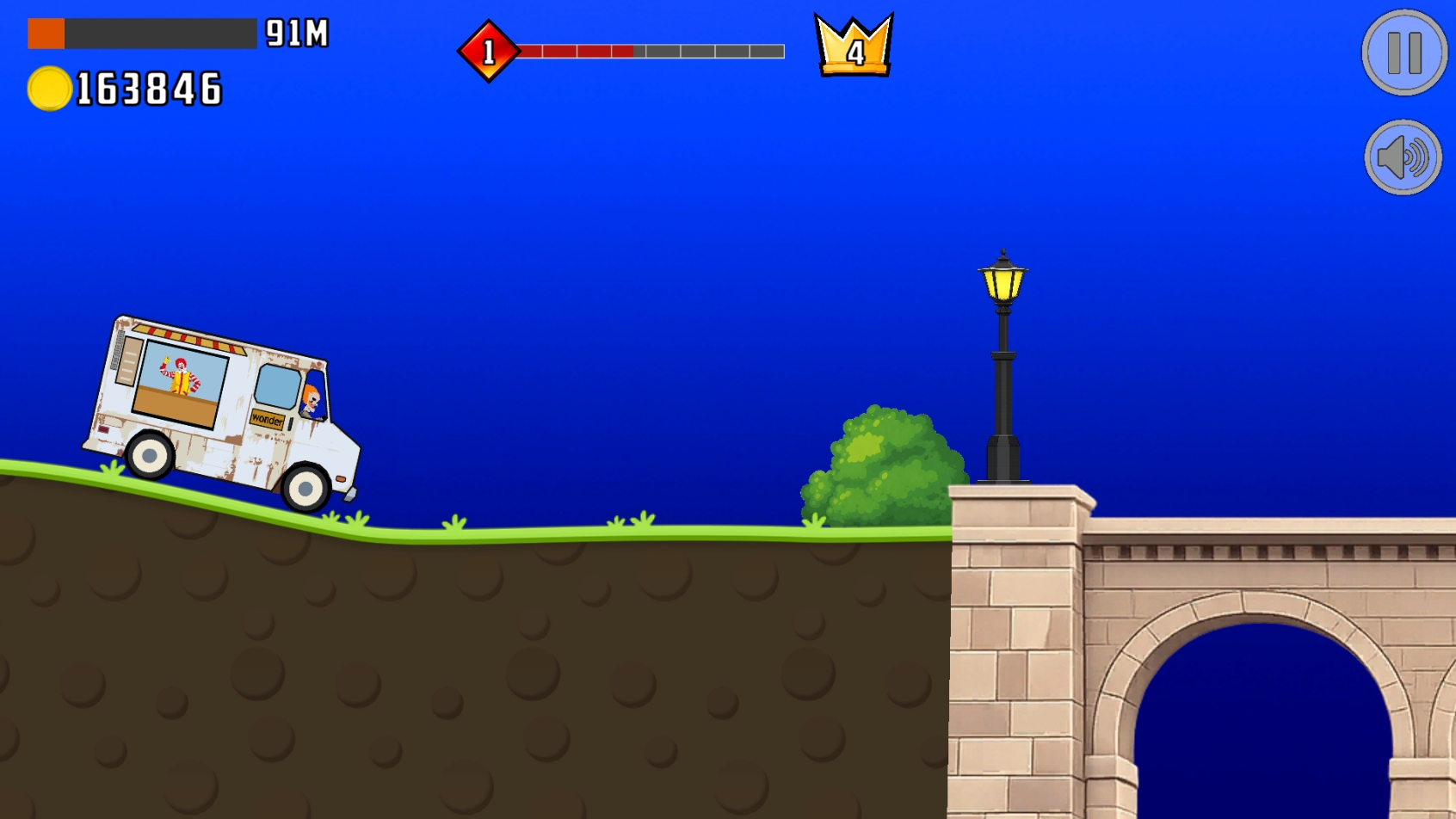Select the level 1 diamond badge

coord(489,52)
